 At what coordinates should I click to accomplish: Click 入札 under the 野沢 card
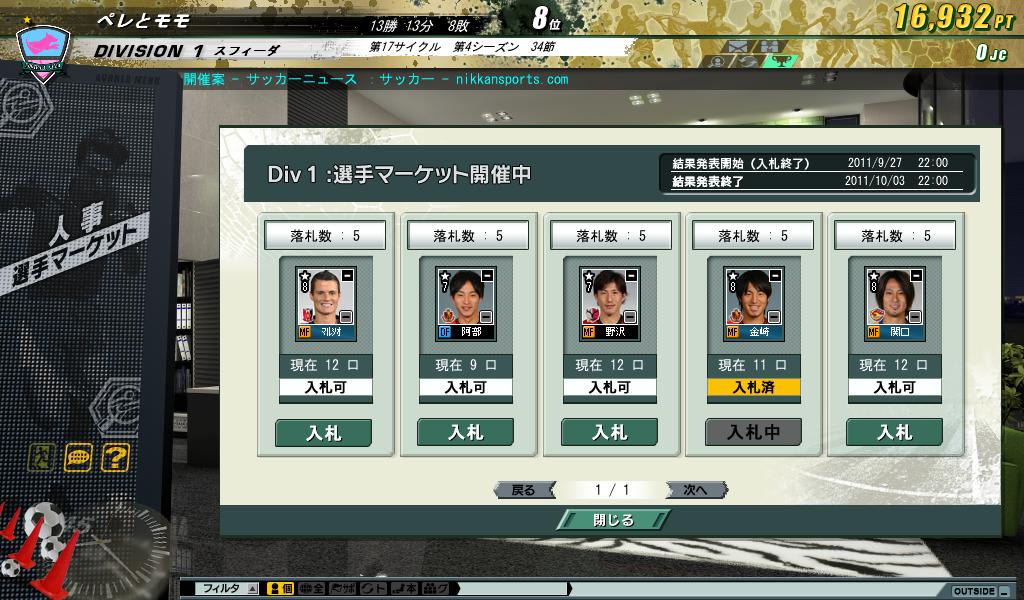609,432
